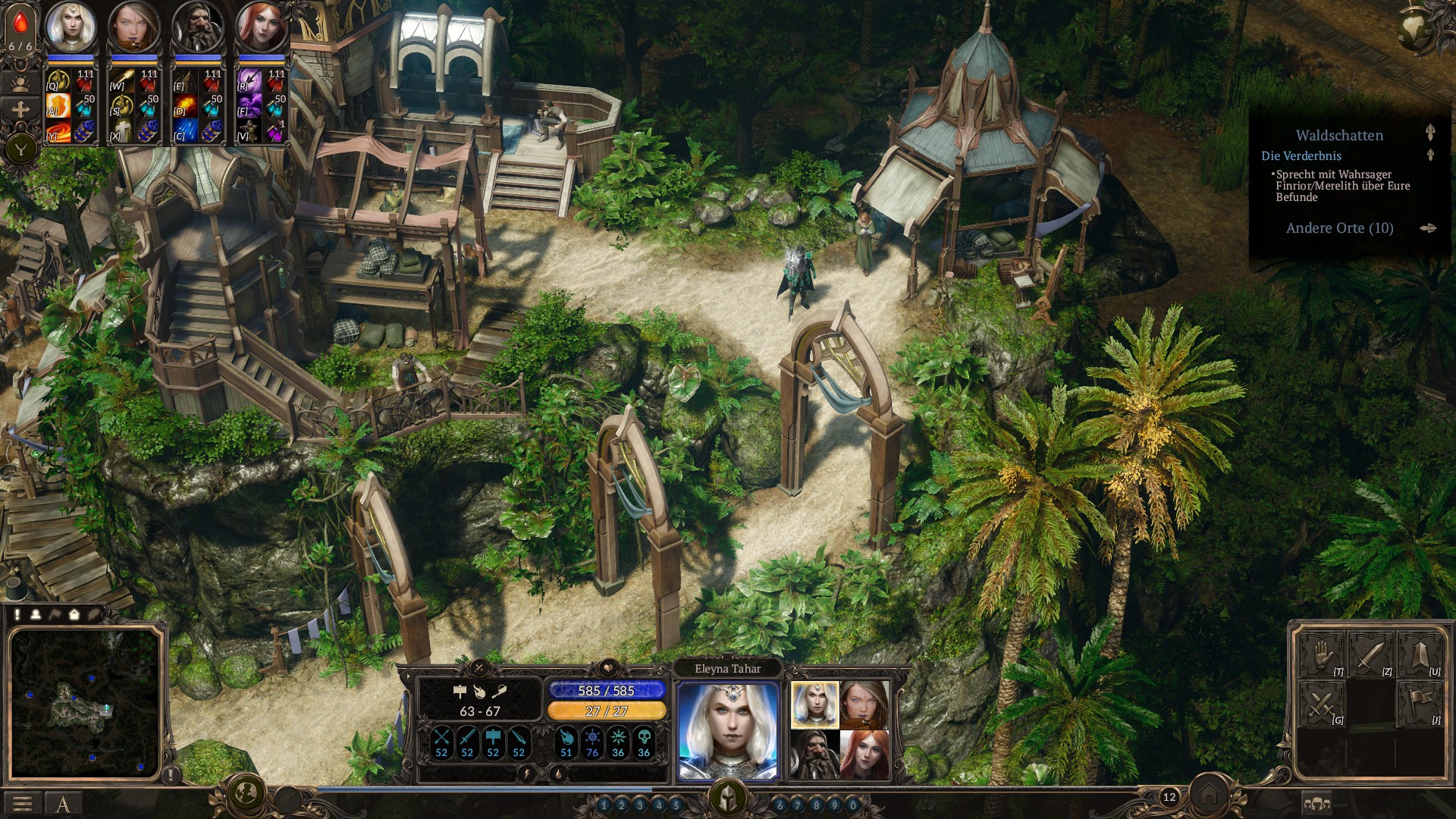The image size is (1456, 819).
Task: Open the minimap
Action: pos(85,702)
